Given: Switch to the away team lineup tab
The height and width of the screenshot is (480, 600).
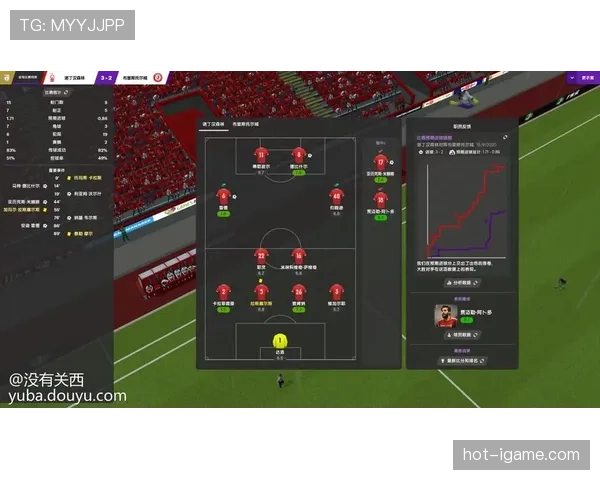Looking at the screenshot, I should tap(246, 123).
